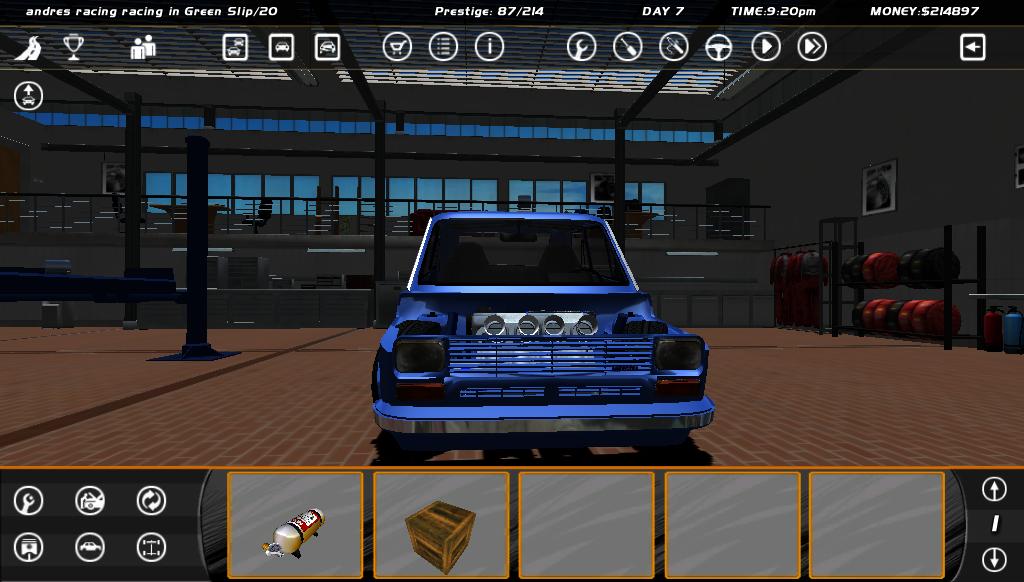1024x582 pixels.
Task: Select the nitrous bottle part slot
Action: click(295, 525)
